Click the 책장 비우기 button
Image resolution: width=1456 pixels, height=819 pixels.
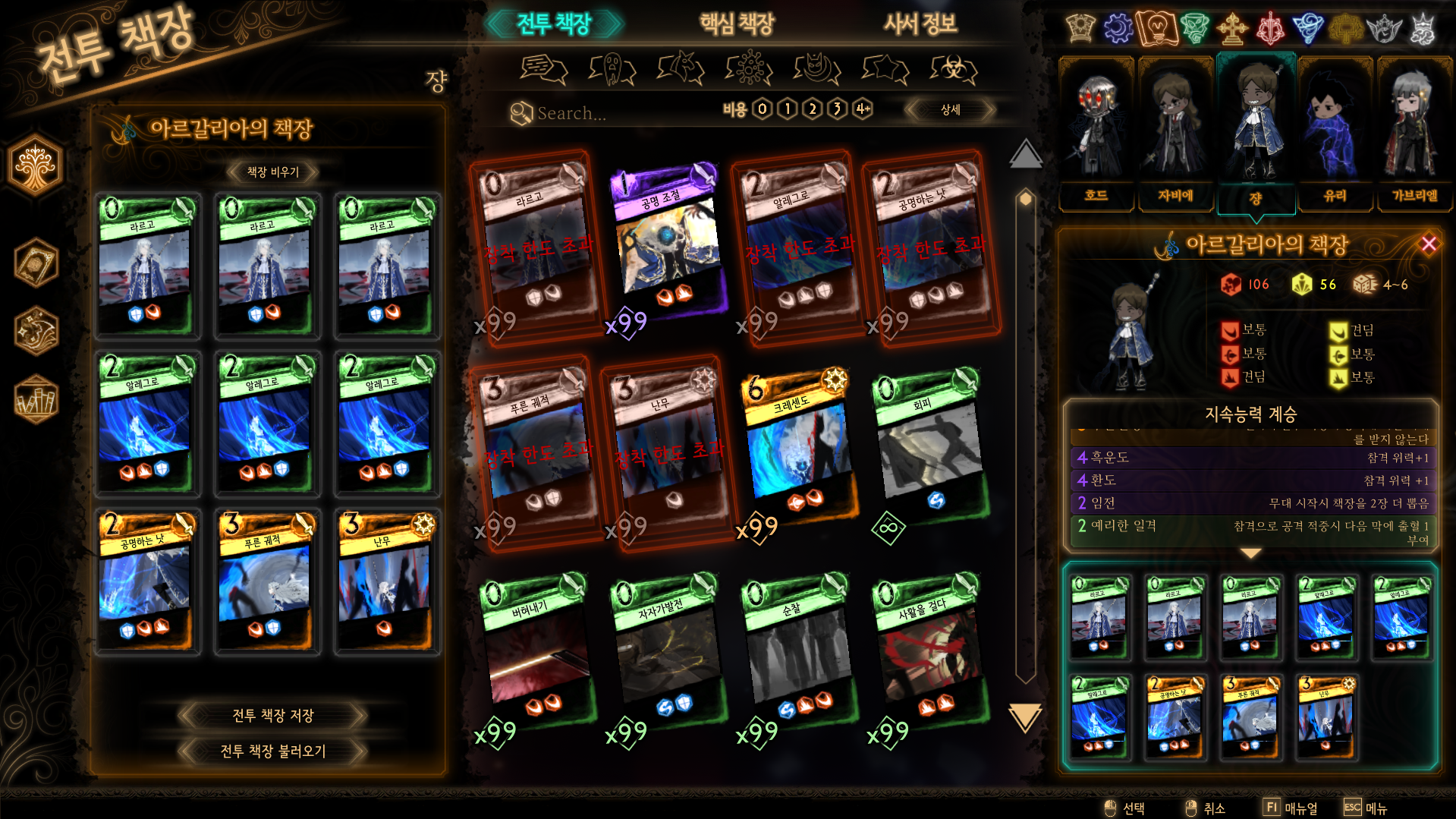coord(273,172)
